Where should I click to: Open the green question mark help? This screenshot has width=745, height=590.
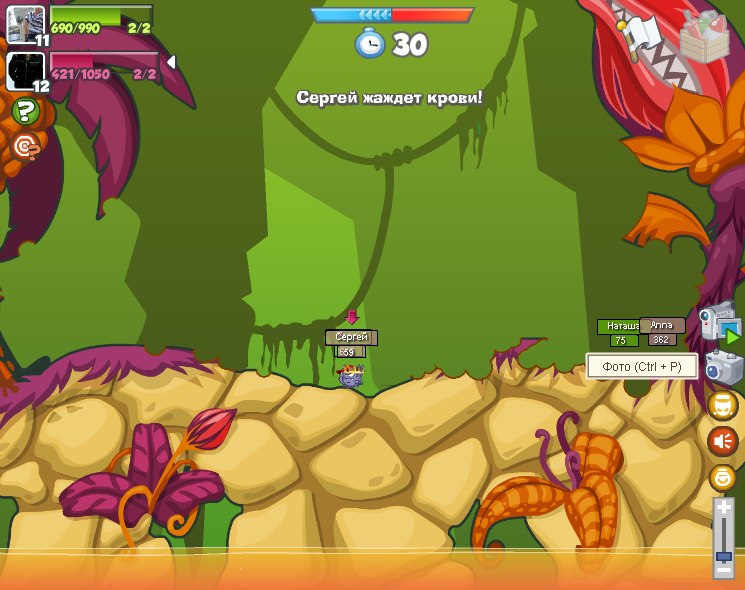[26, 111]
